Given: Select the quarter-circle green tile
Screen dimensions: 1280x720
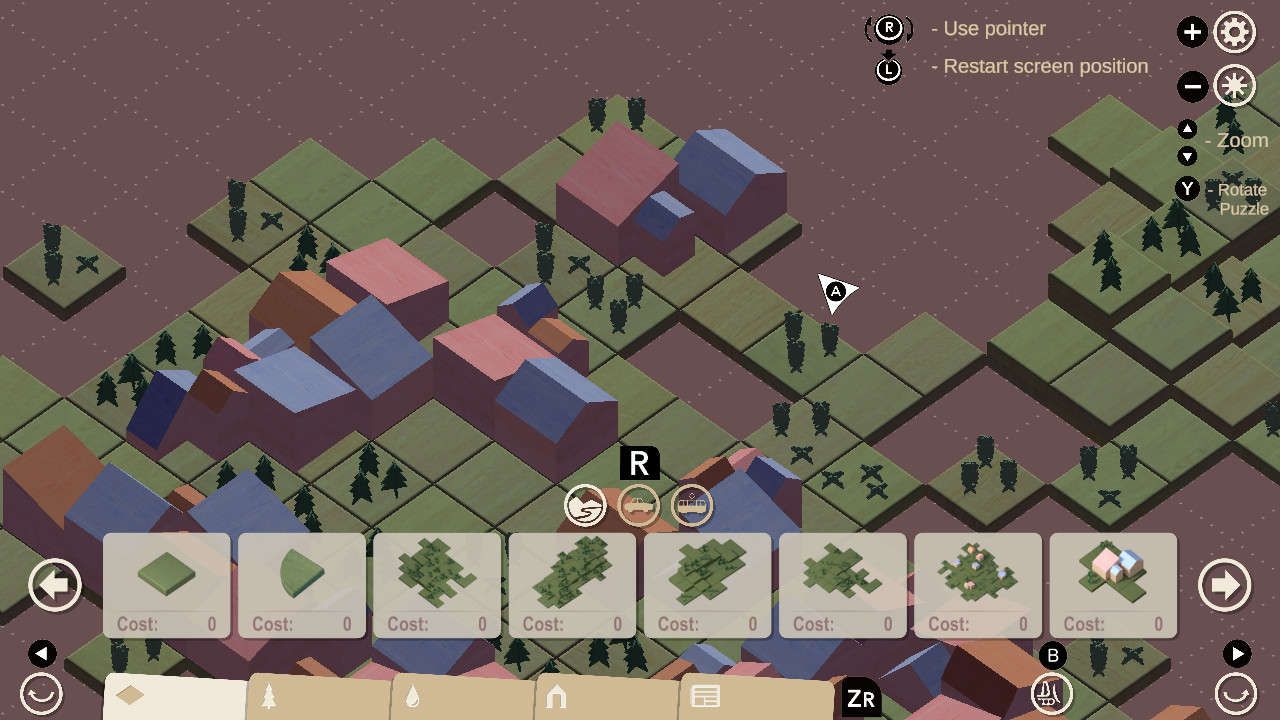Looking at the screenshot, I should pyautogui.click(x=301, y=570).
